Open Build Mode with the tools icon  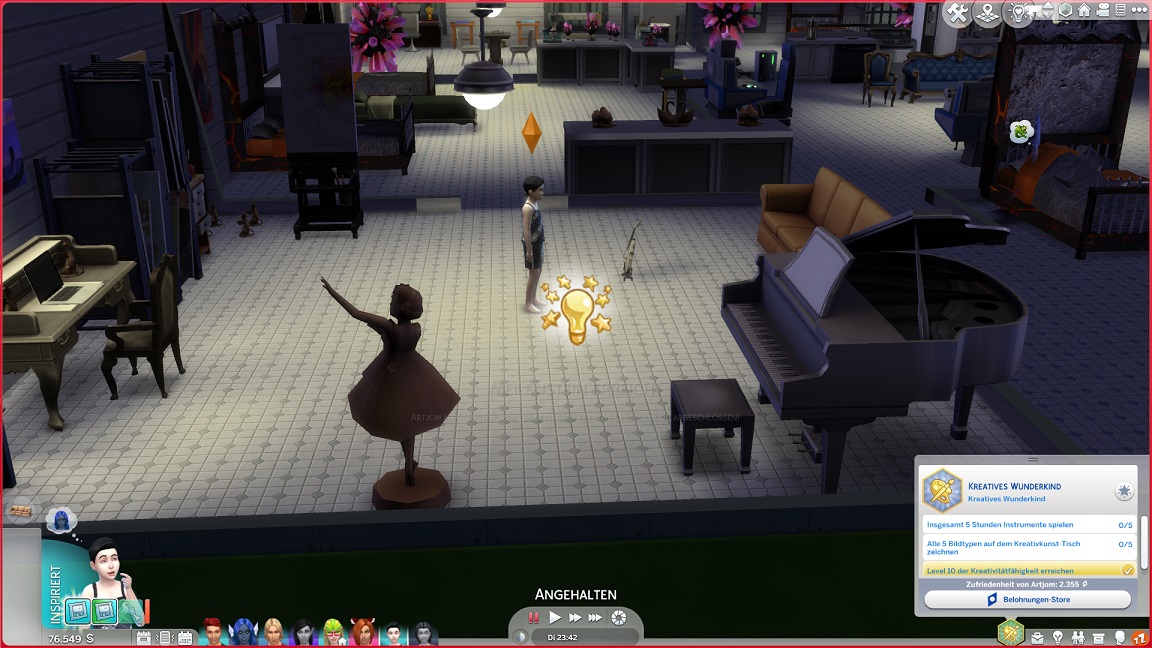coord(958,13)
